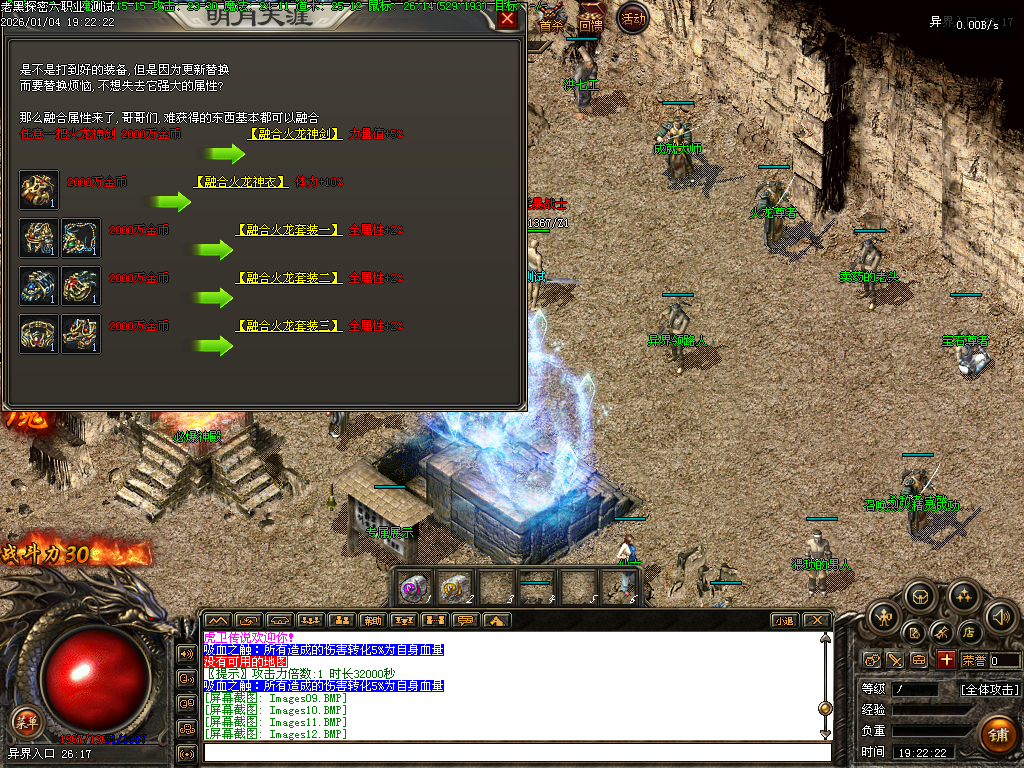The image size is (1024, 768).
Task: Toggle the sound speaker icon
Action: point(1001,617)
